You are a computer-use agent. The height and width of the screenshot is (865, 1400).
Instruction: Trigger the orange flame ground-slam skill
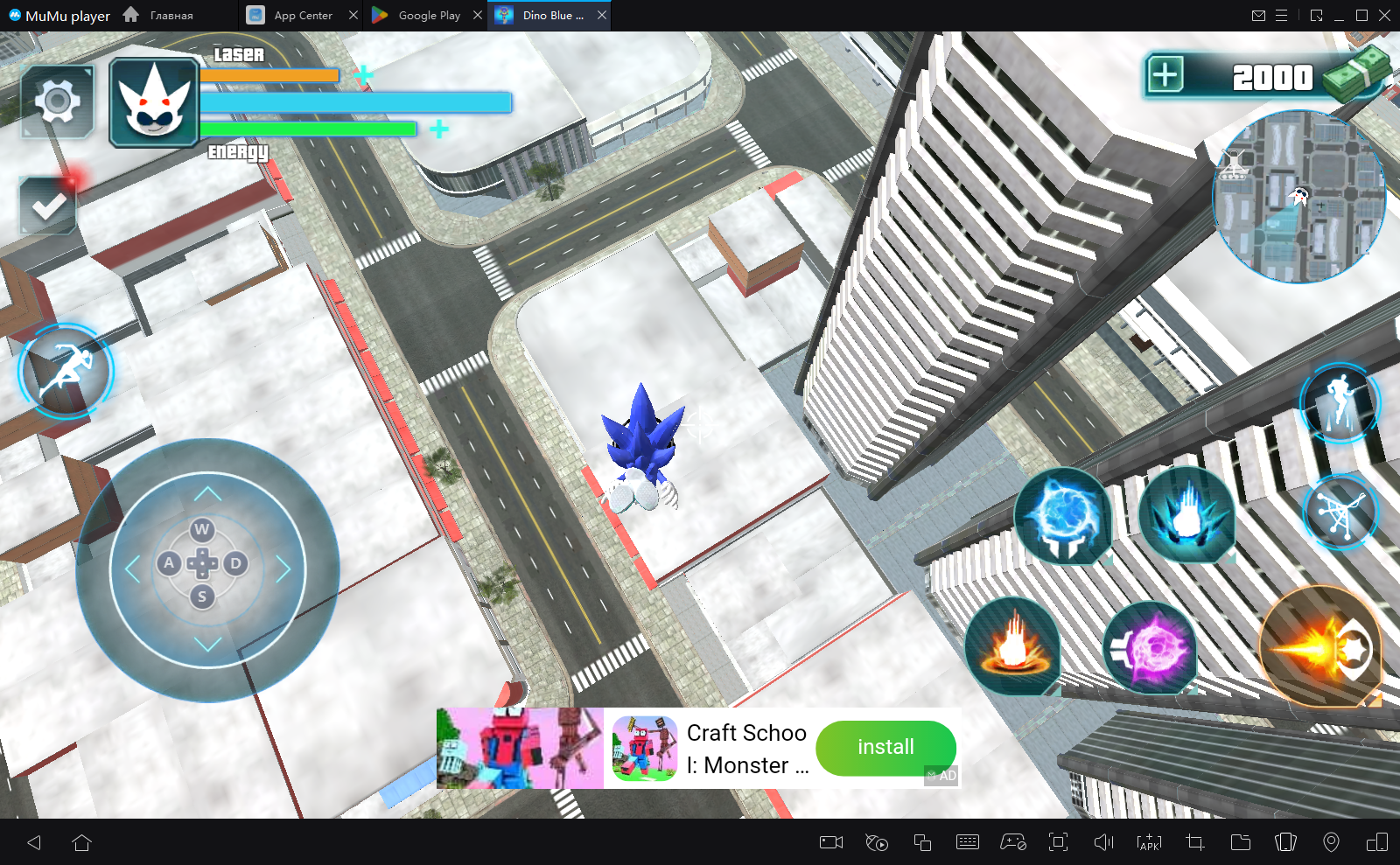[1013, 646]
